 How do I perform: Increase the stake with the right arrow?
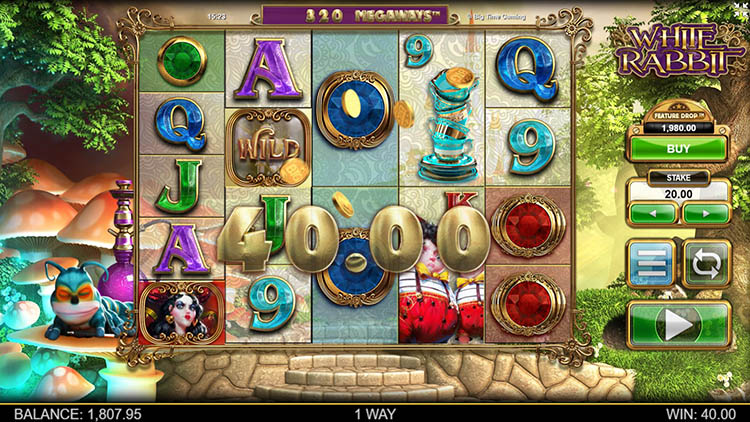point(705,213)
